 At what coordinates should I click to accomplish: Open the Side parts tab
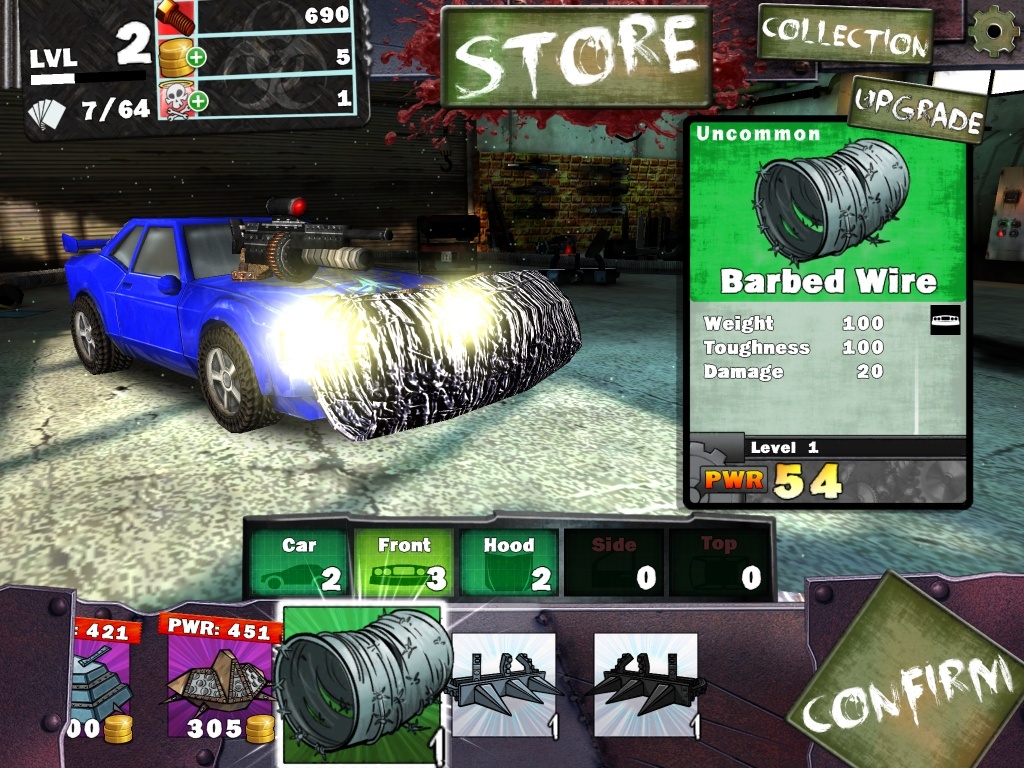coord(614,563)
